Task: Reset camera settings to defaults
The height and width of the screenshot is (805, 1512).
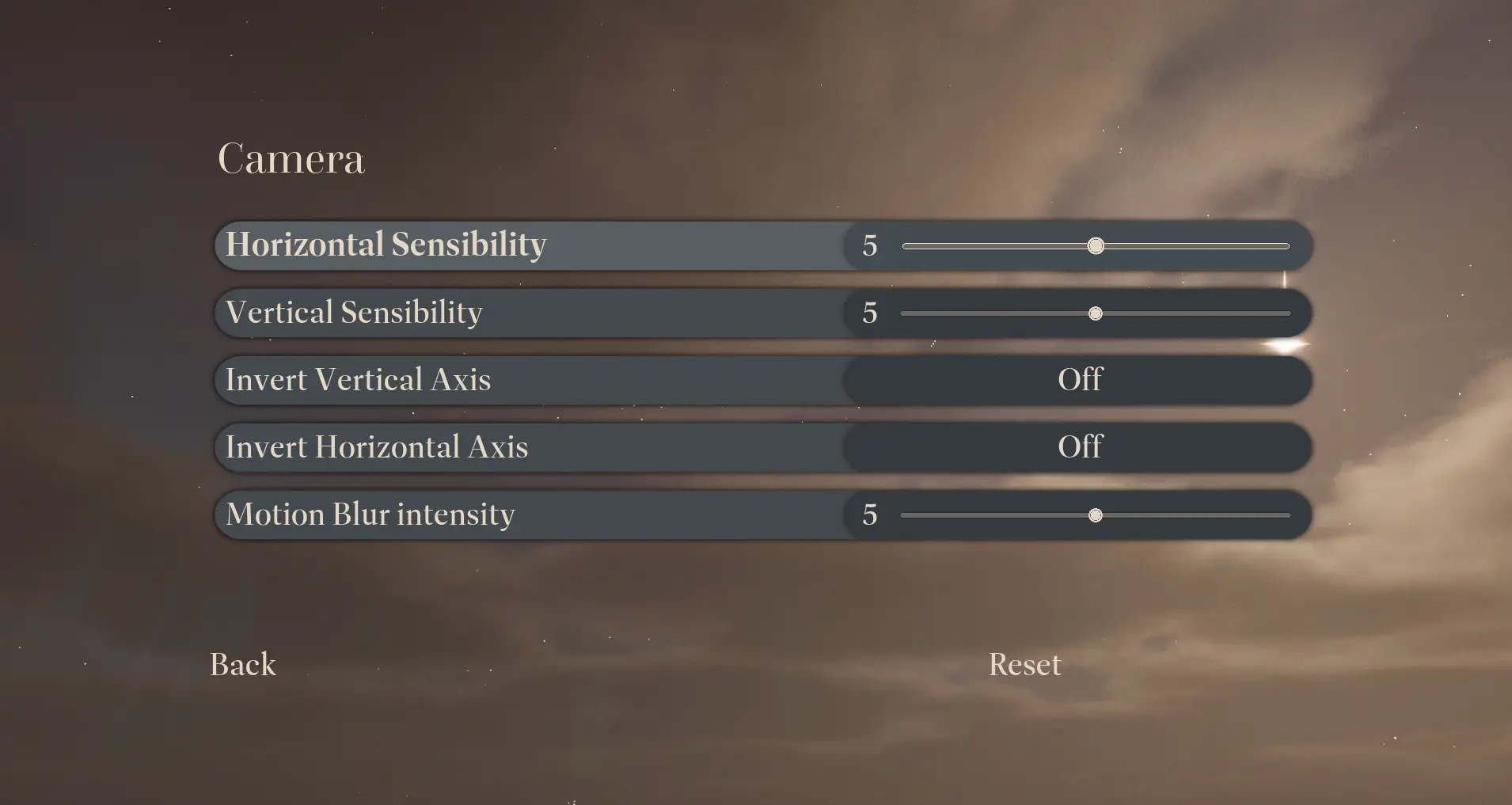Action: (1024, 665)
